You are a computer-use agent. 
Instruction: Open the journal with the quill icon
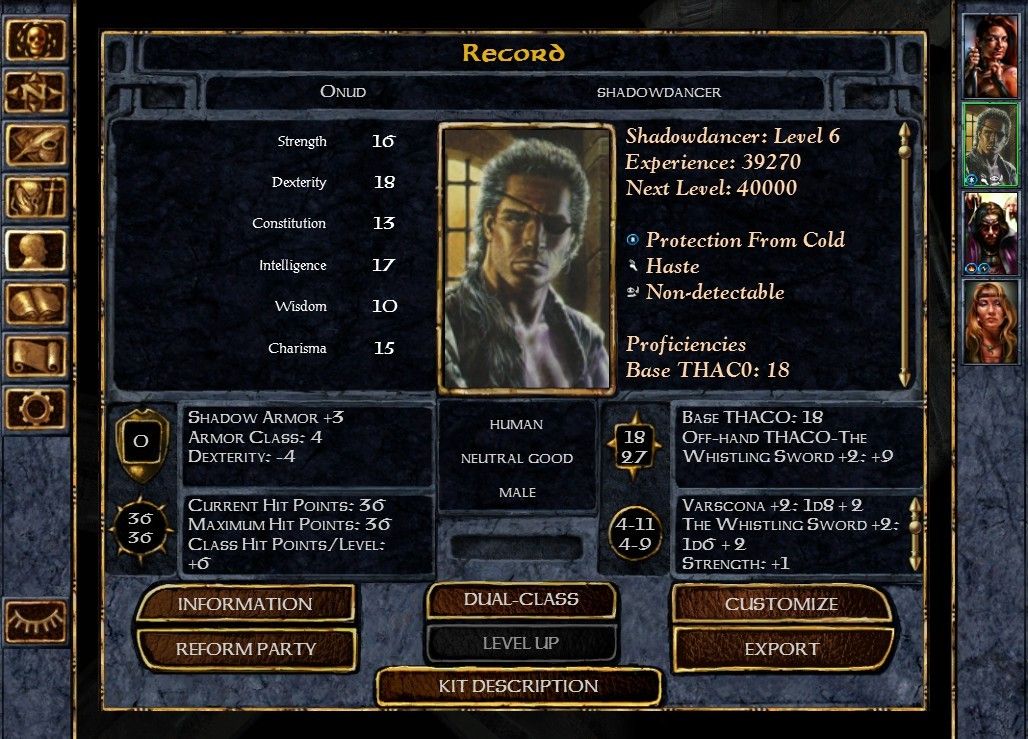(36, 145)
